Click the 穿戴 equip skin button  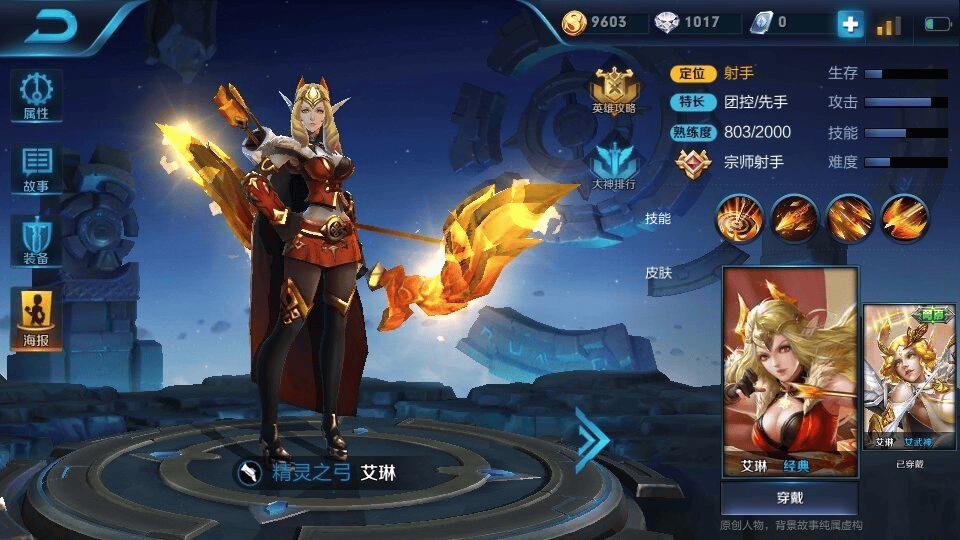tap(789, 498)
